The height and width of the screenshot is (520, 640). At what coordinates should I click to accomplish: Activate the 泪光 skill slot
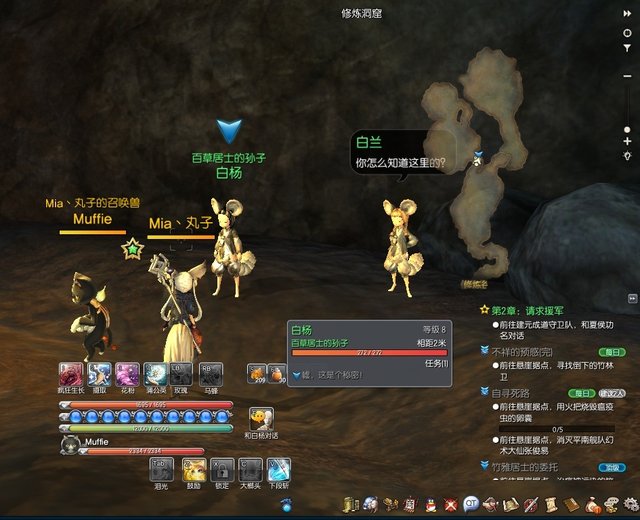[x=160, y=469]
